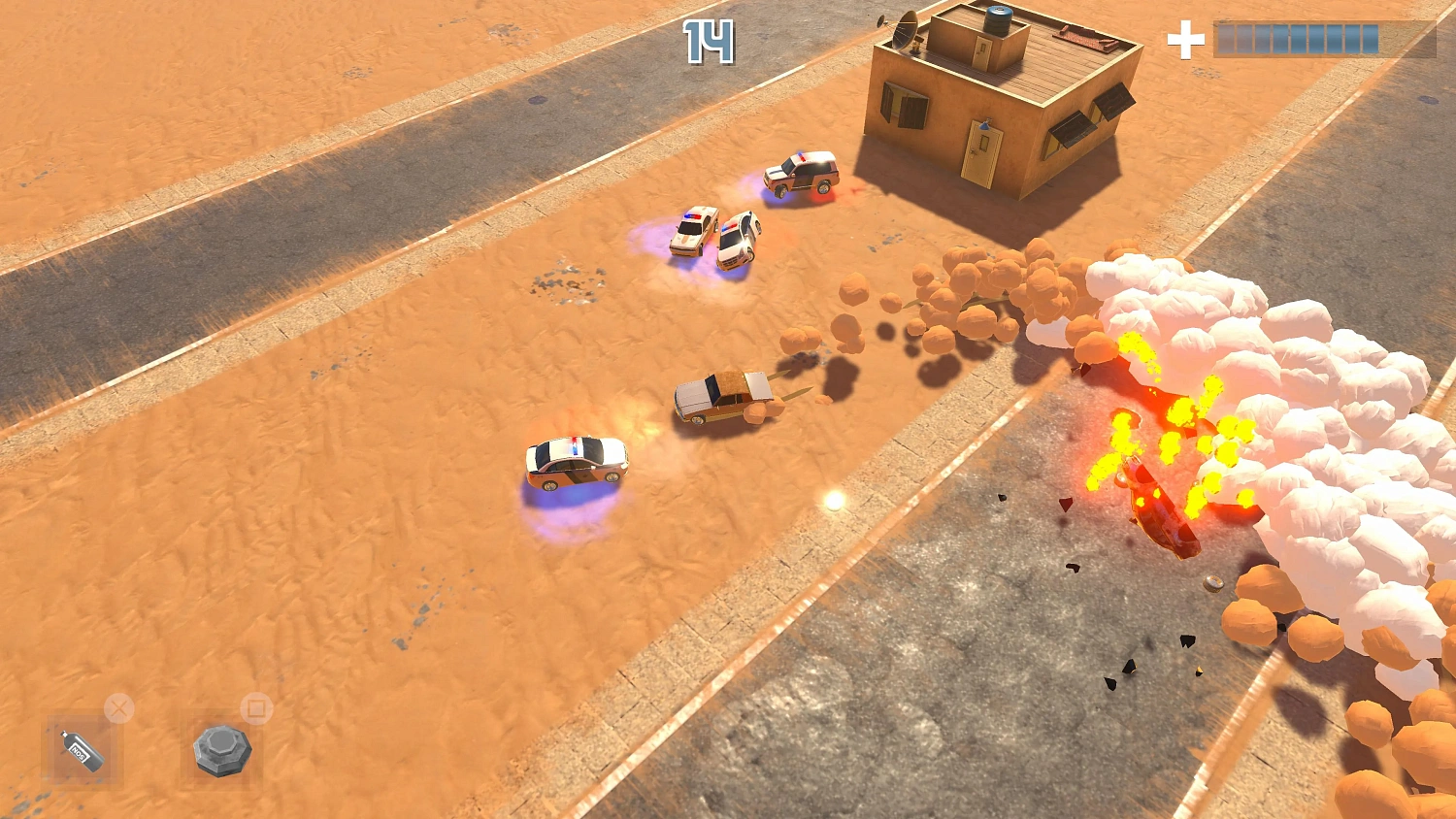The width and height of the screenshot is (1456, 819).
Task: Click the satellite dish on the building roof
Action: click(907, 31)
